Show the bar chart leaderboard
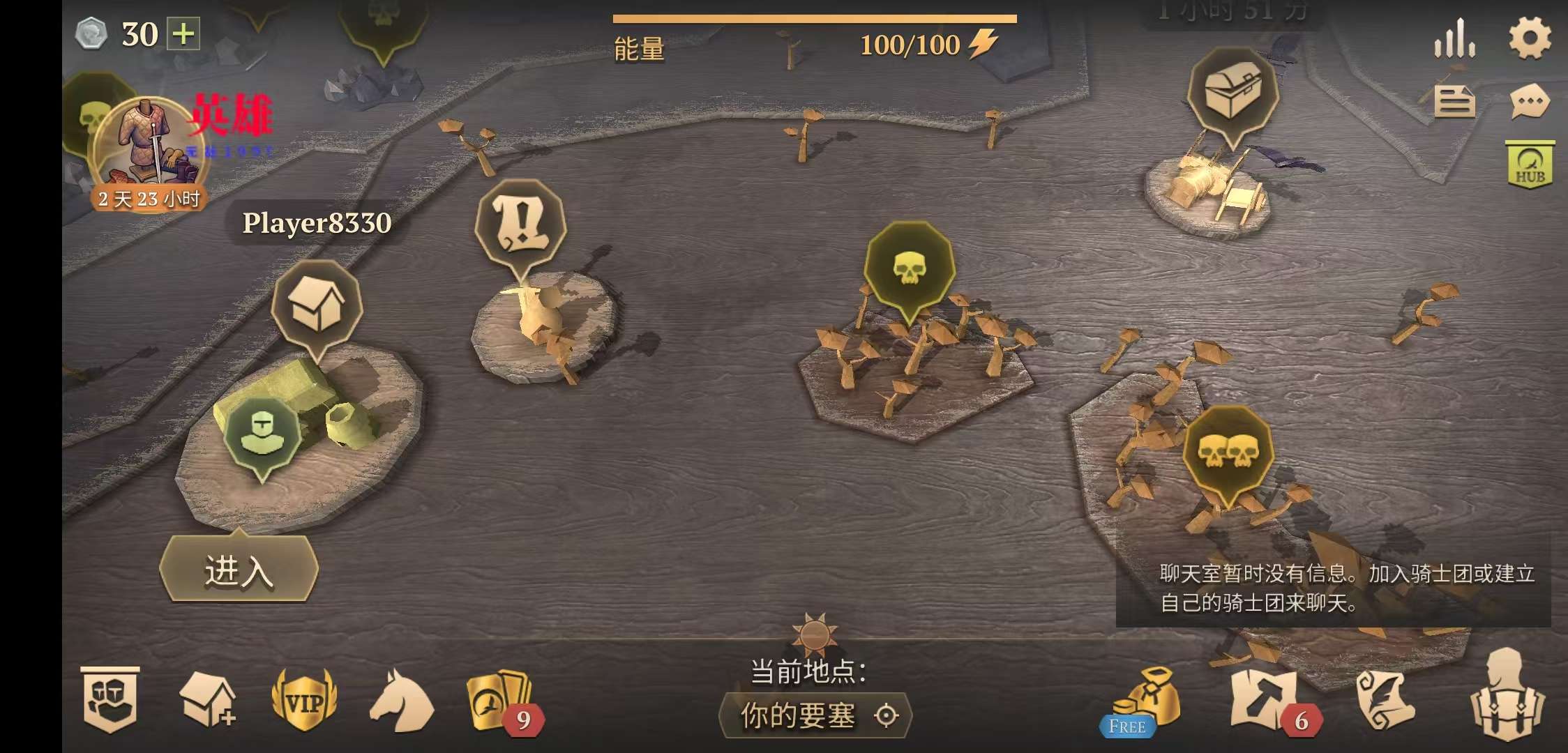 [x=1454, y=39]
